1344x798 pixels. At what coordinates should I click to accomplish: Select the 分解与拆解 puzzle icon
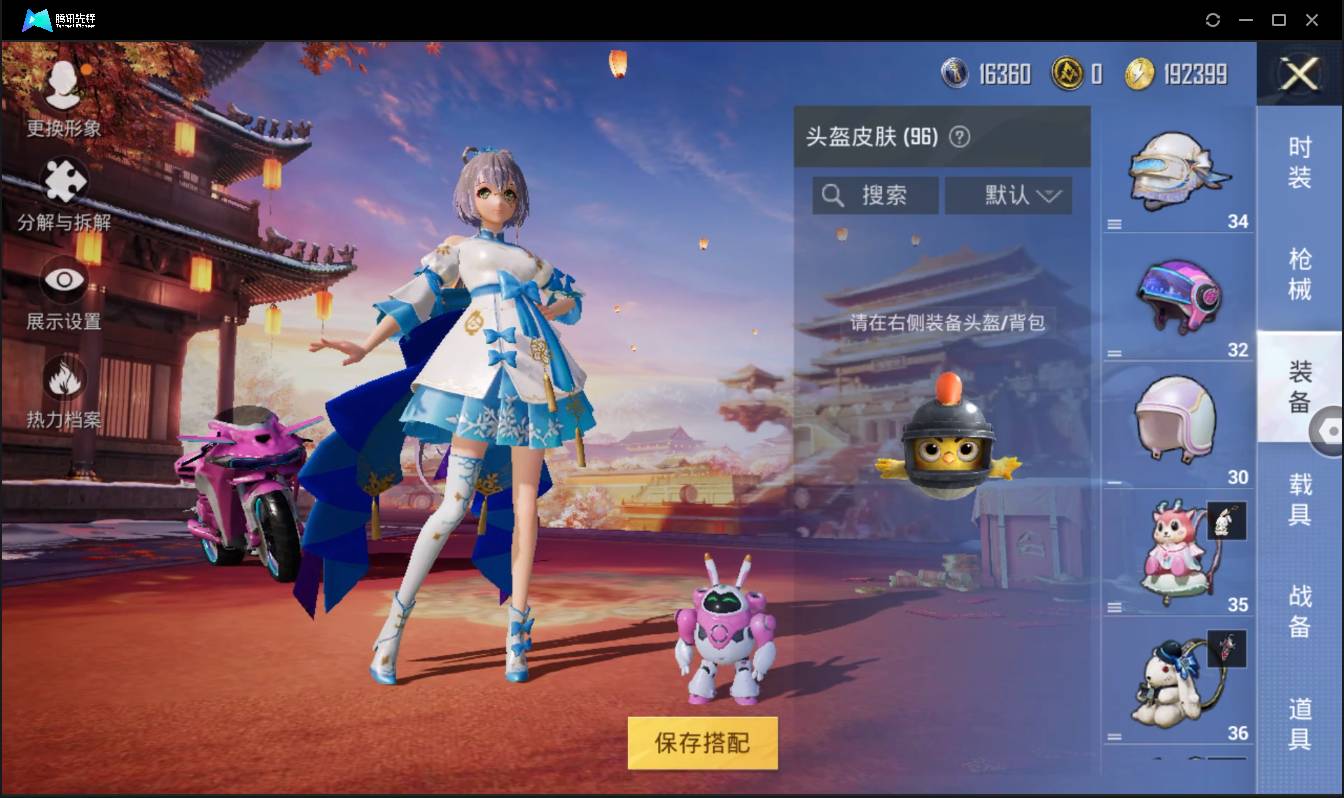pos(62,181)
